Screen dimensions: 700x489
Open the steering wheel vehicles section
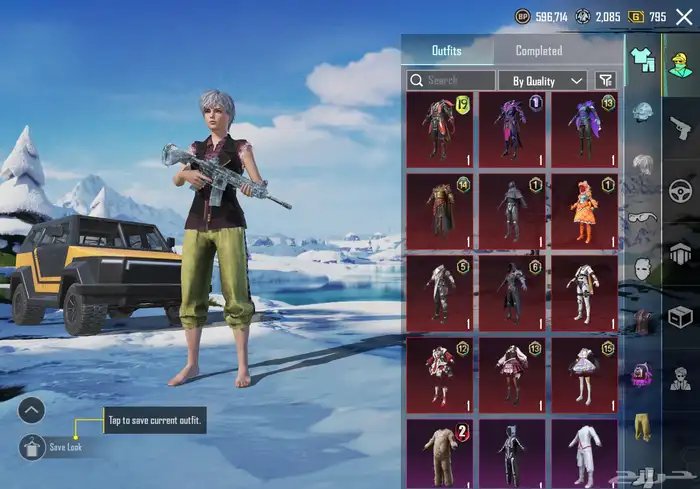pyautogui.click(x=681, y=189)
